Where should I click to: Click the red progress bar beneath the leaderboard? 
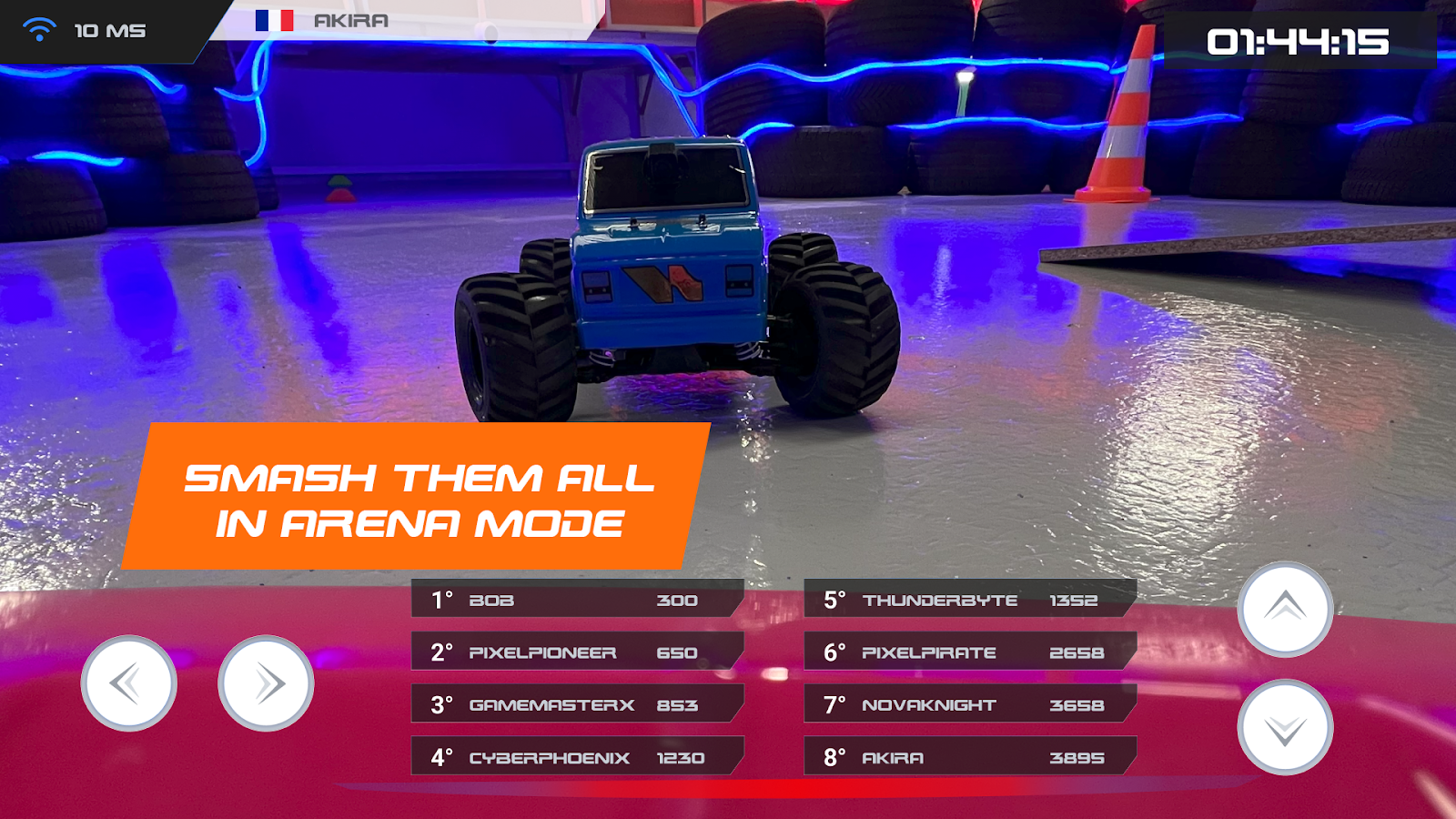tap(728, 785)
